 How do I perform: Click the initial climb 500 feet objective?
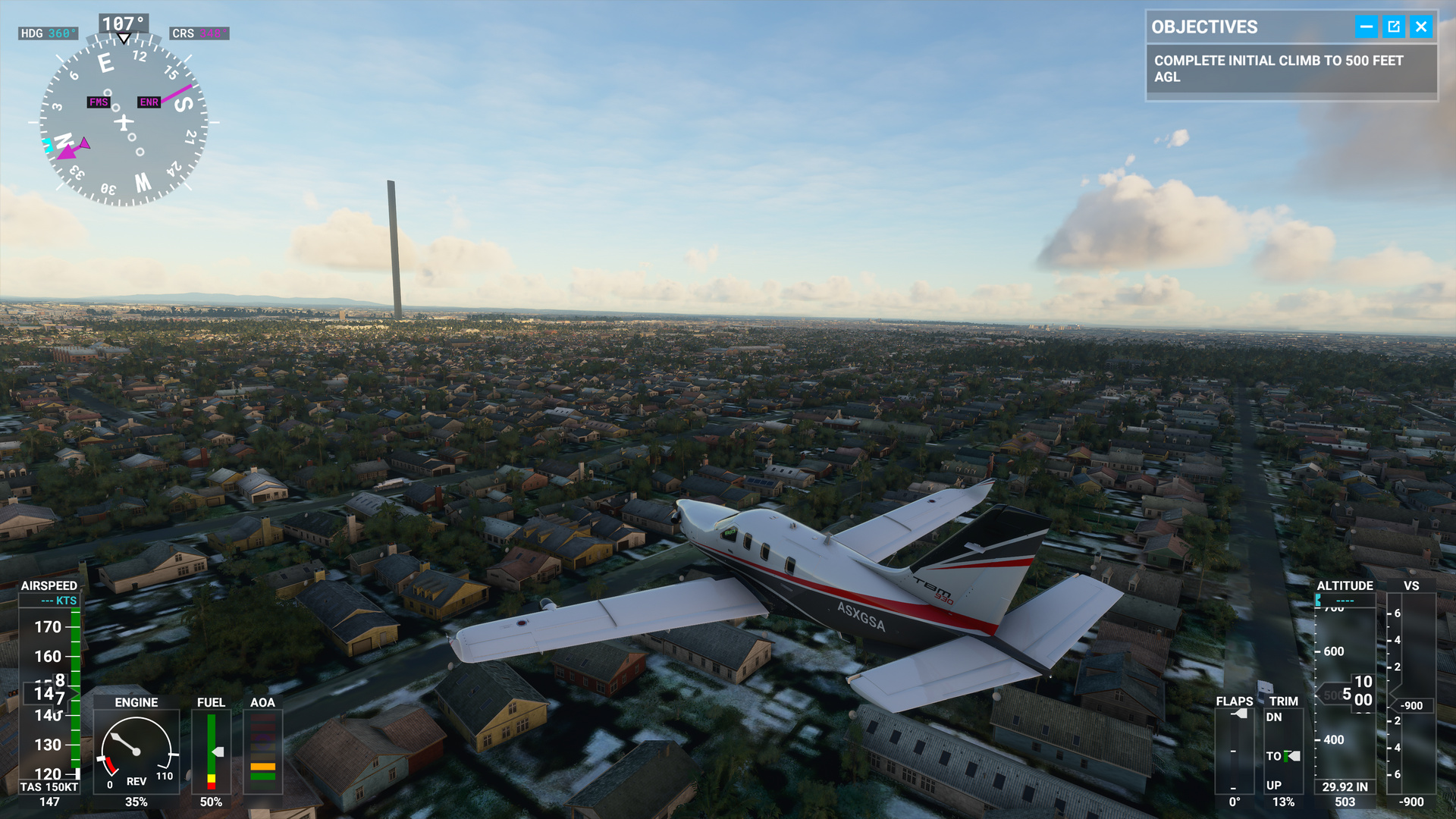coord(1279,68)
